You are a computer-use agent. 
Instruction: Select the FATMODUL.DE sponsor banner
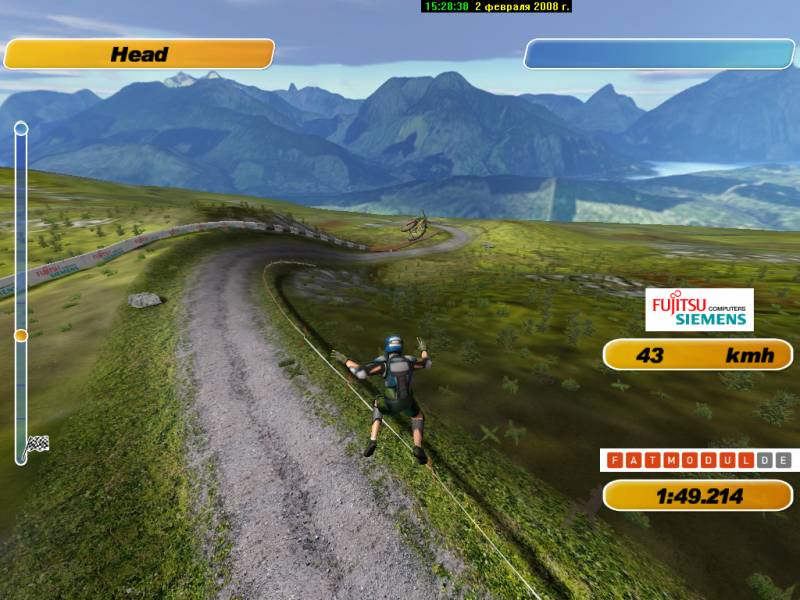tap(697, 461)
